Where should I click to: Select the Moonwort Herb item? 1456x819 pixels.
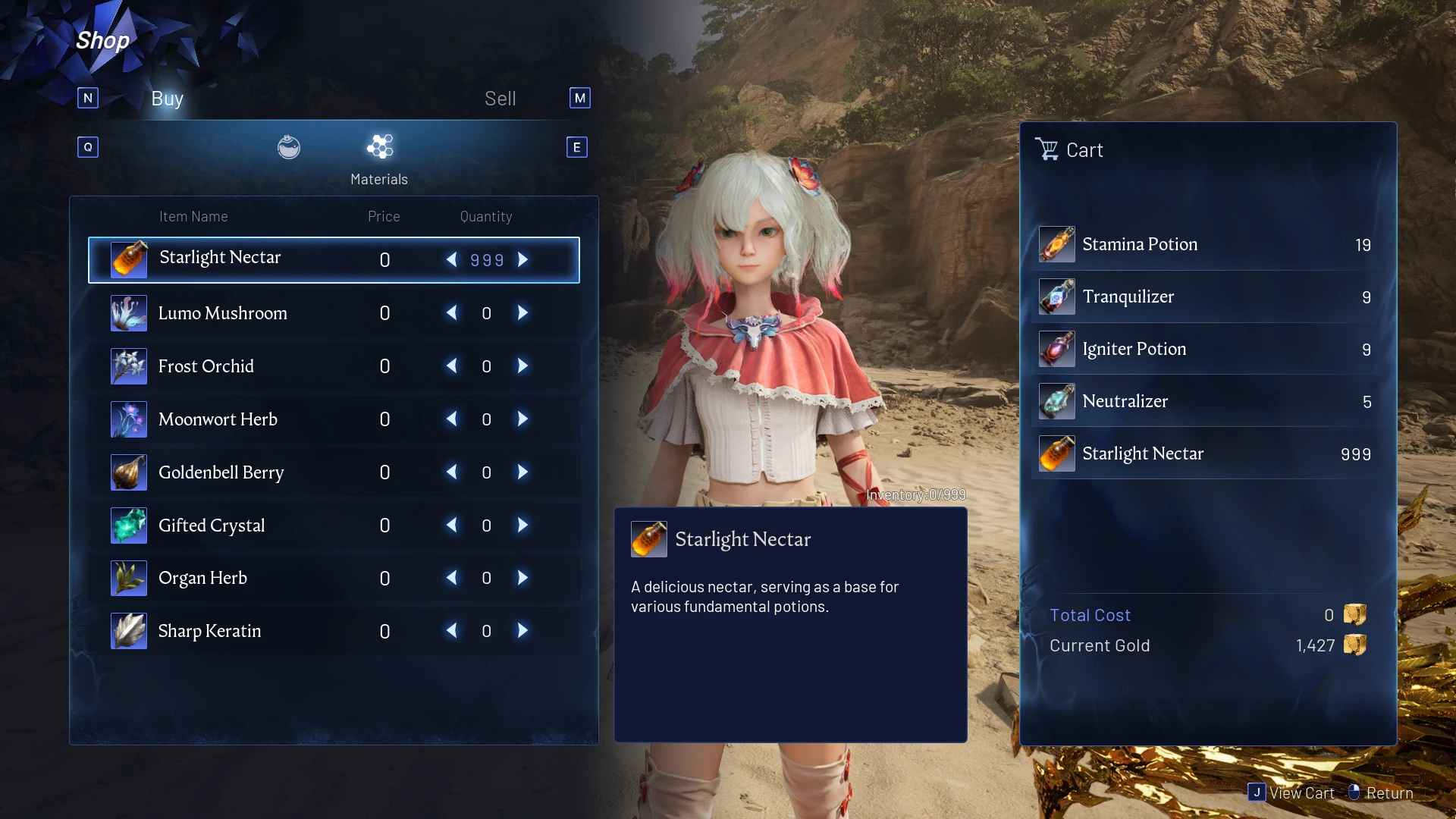(x=218, y=419)
